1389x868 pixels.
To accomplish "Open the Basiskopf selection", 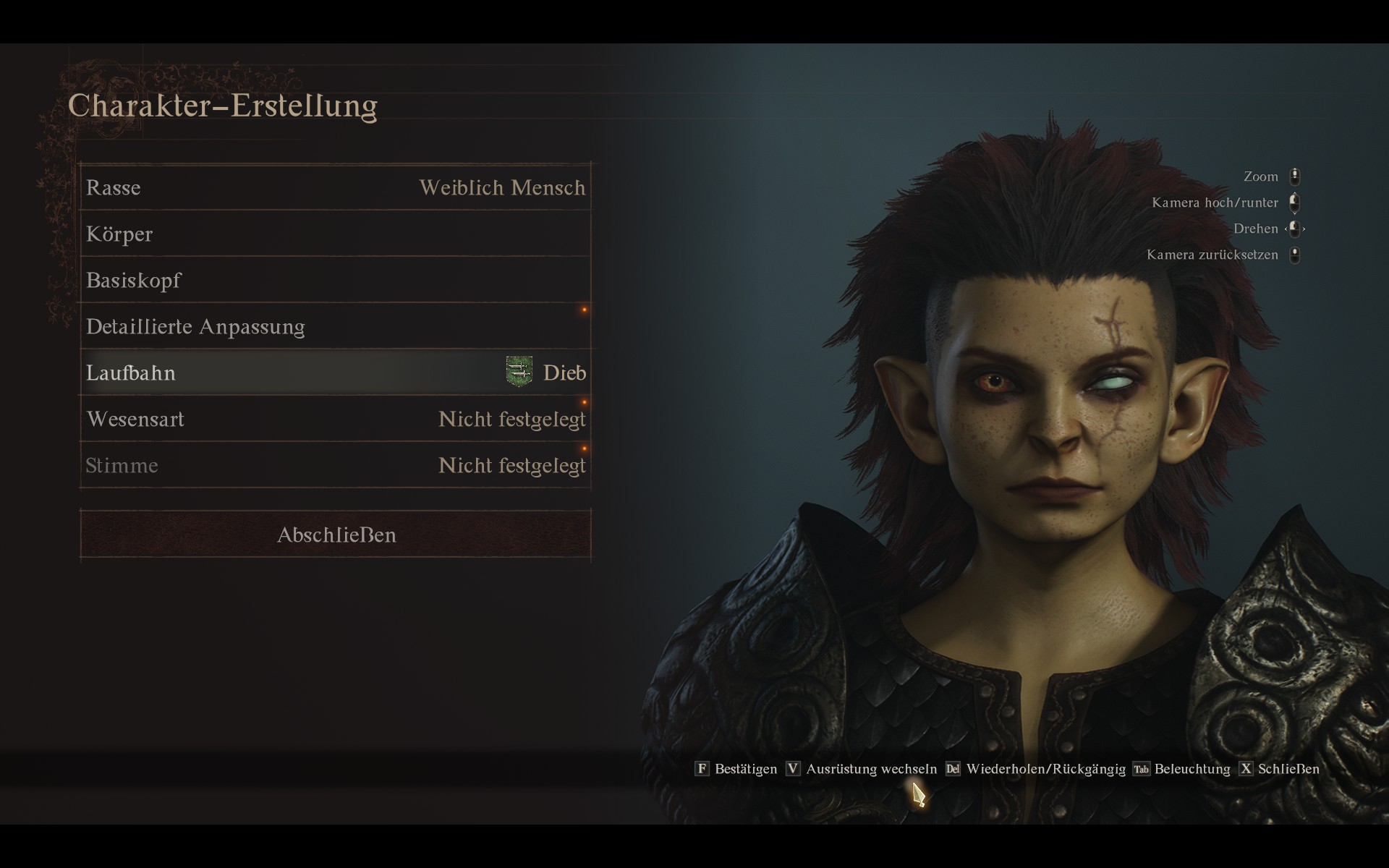I will tap(336, 281).
